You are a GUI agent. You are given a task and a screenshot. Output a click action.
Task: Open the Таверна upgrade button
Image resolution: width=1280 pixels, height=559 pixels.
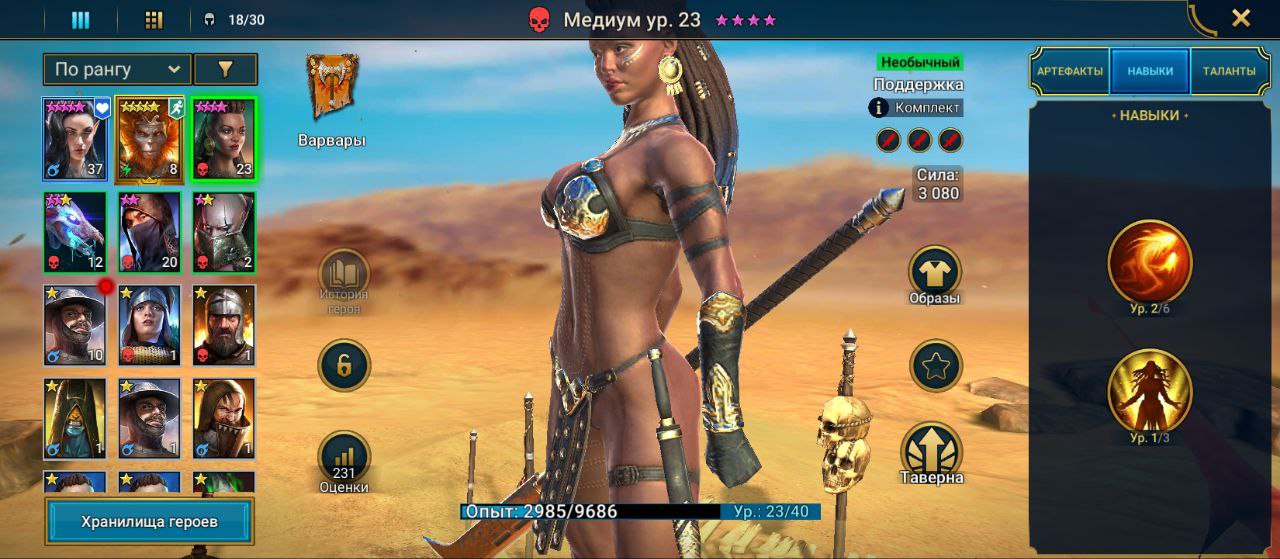click(x=932, y=449)
